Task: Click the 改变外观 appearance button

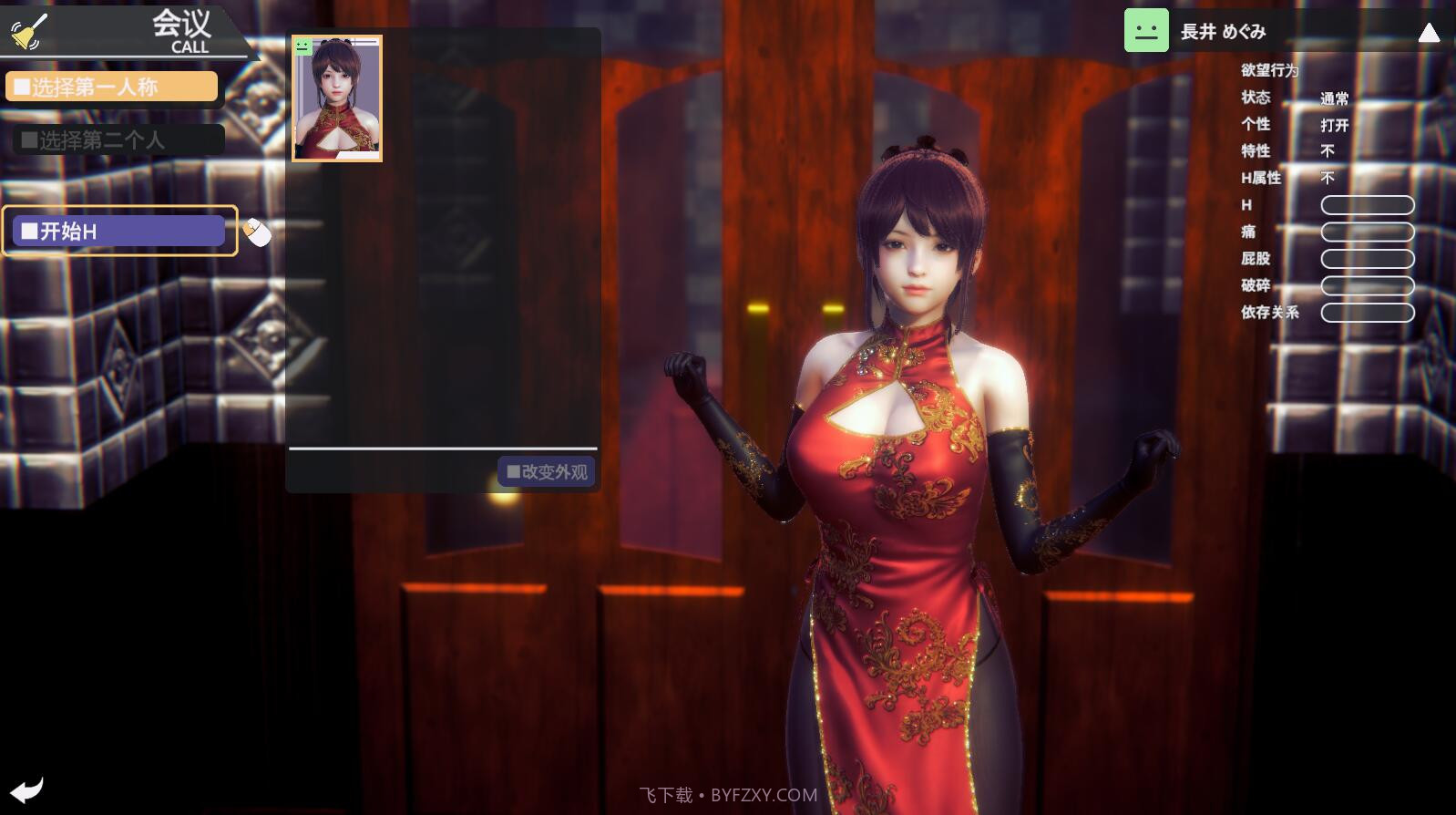Action: [x=546, y=471]
